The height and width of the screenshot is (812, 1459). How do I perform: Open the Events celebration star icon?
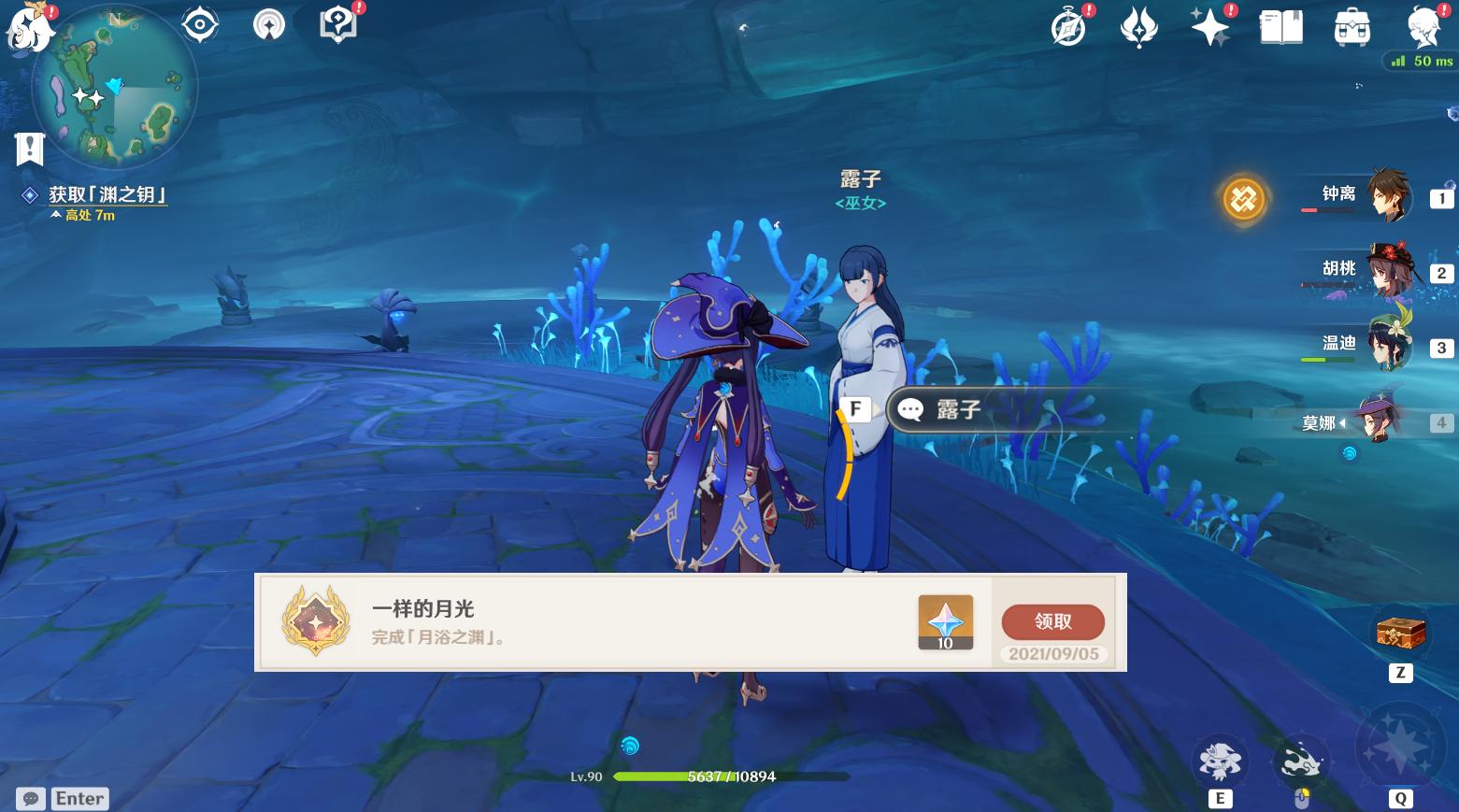coord(1209,28)
